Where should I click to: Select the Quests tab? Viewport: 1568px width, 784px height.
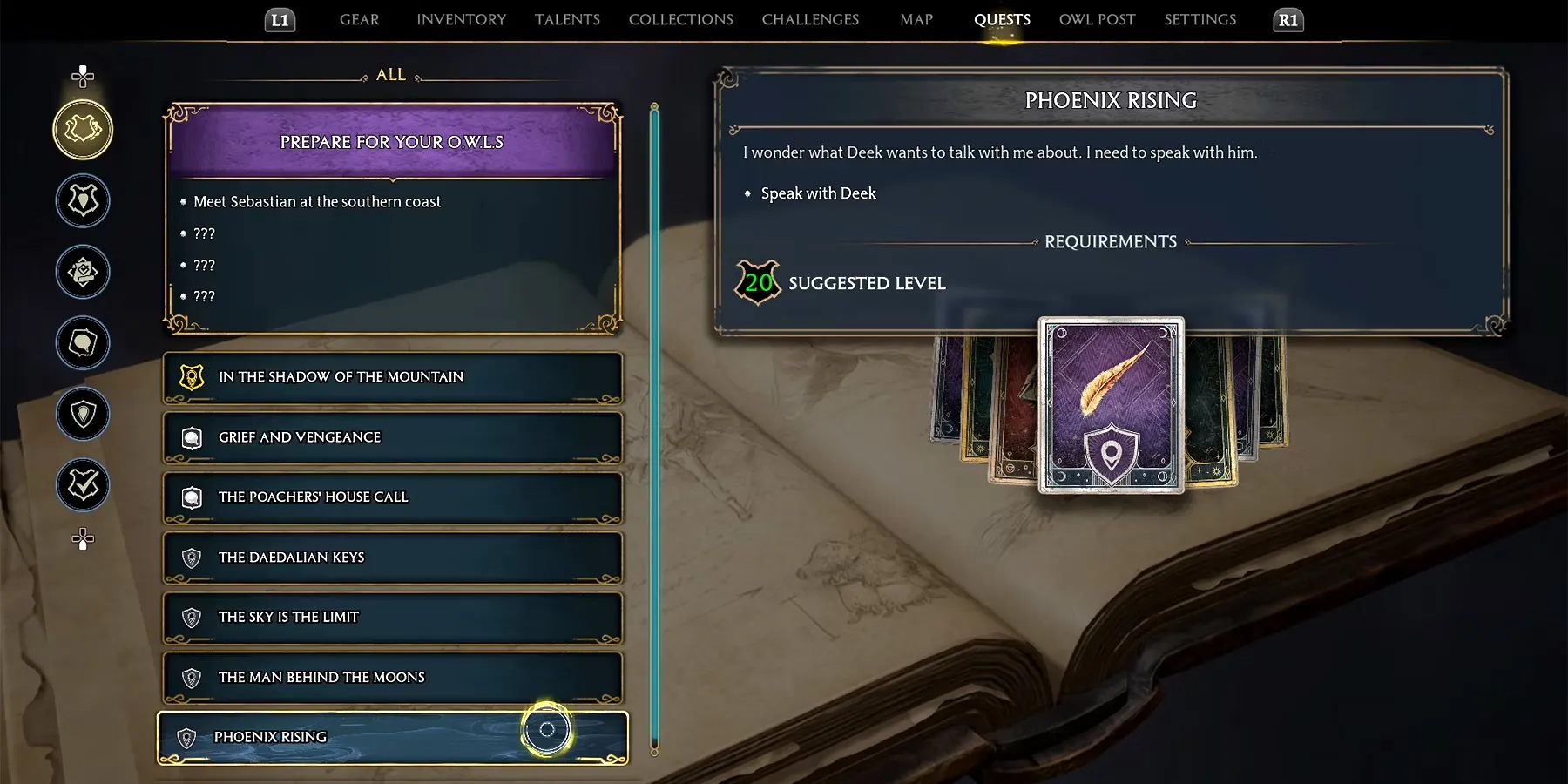pos(1002,19)
